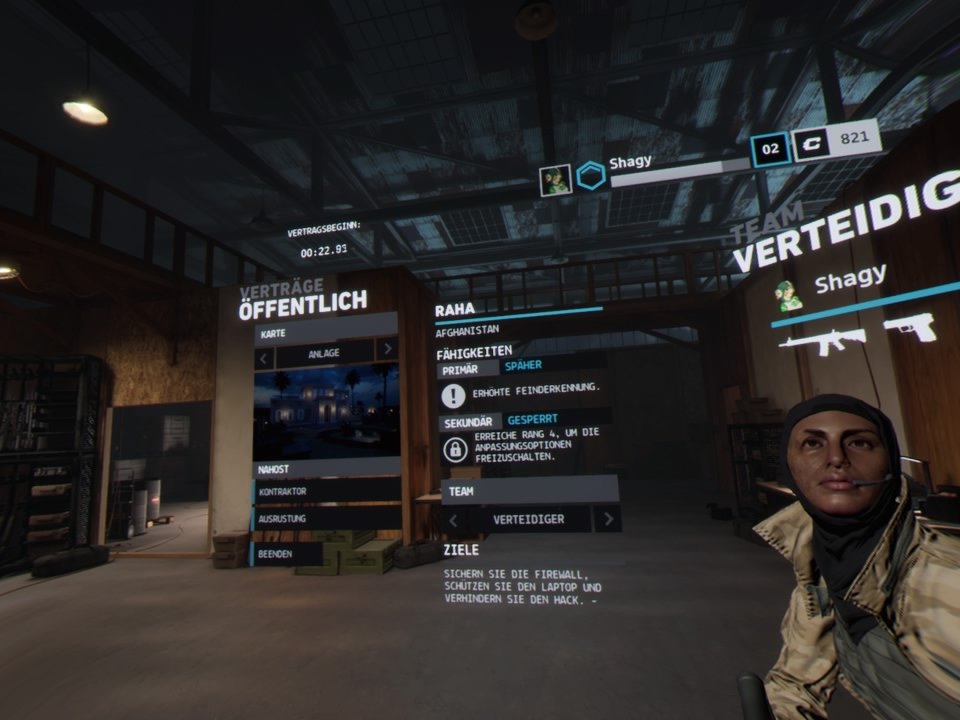Click the blue hexagon rank badge
This screenshot has height=720, width=960.
point(591,176)
